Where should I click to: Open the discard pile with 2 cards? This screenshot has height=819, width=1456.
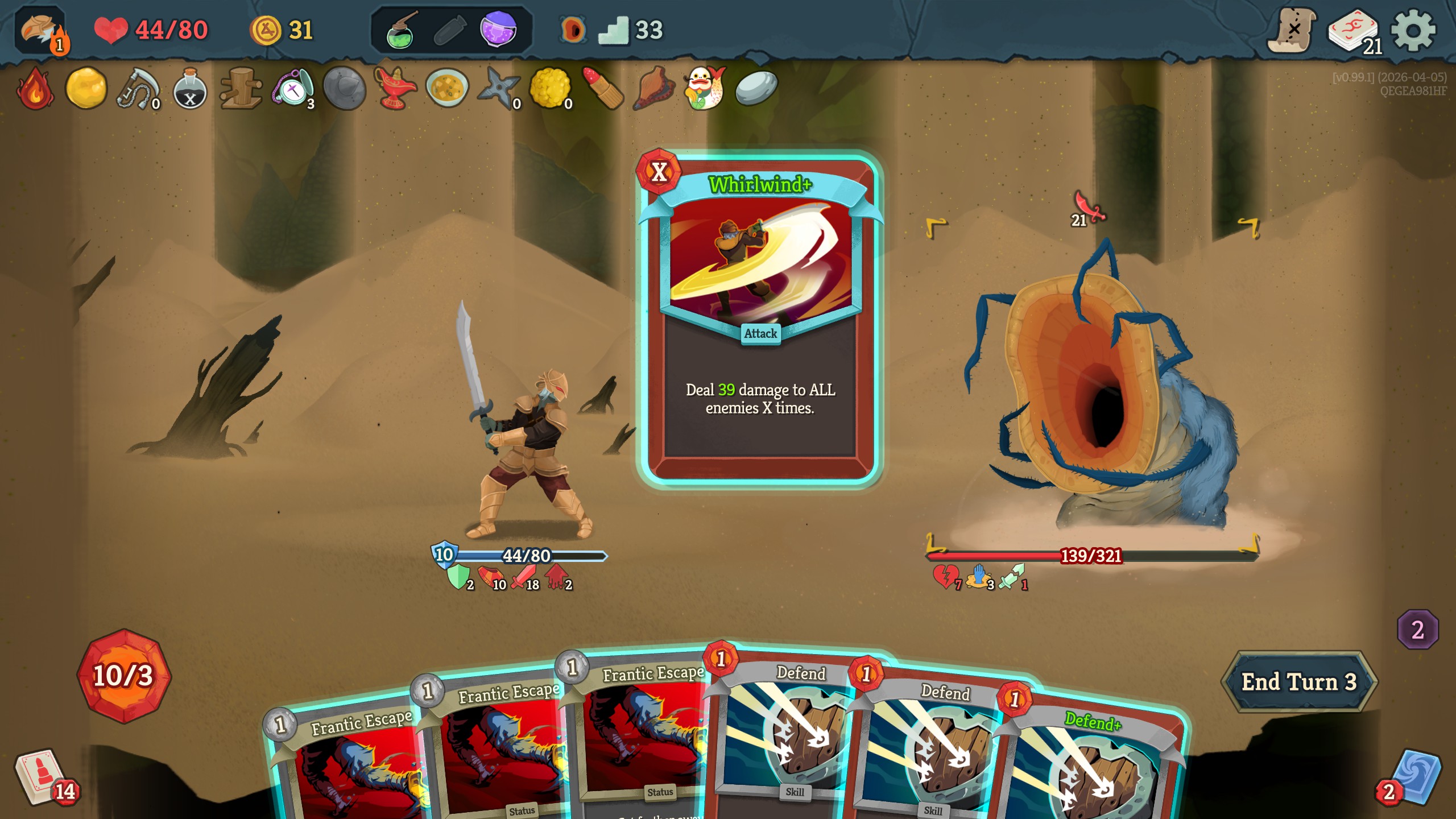click(1414, 777)
